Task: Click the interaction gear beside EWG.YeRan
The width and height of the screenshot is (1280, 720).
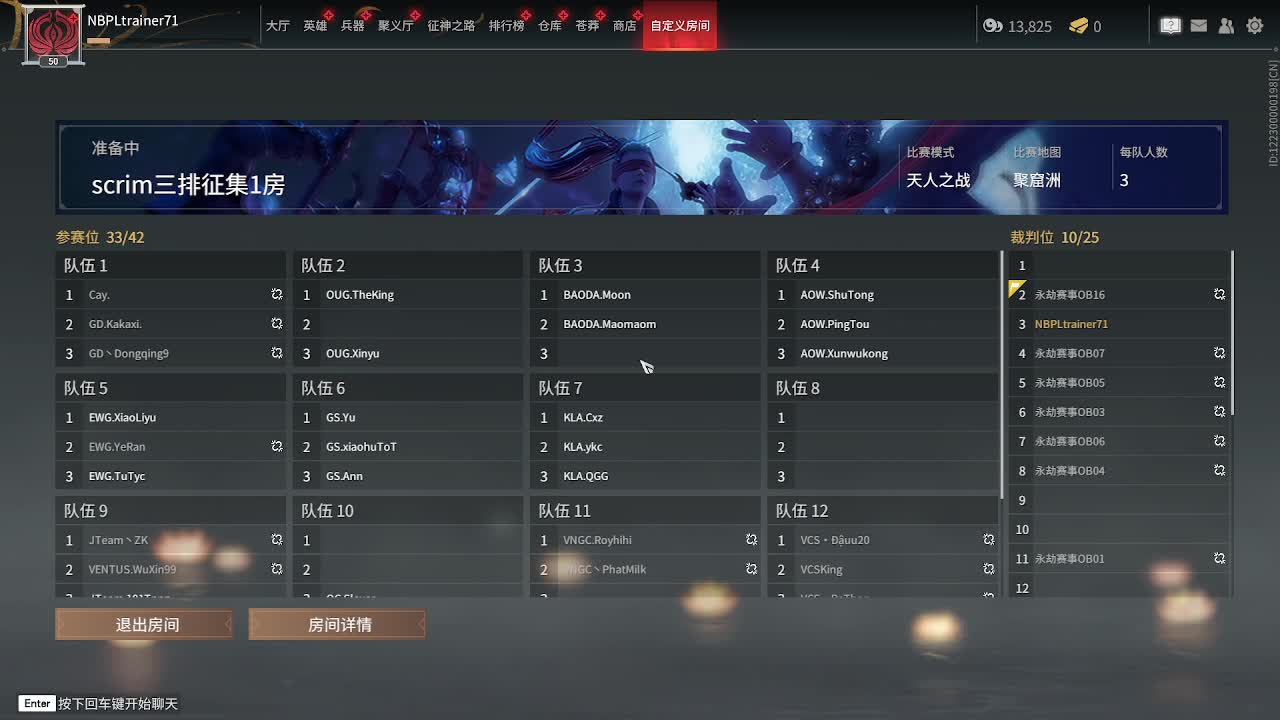Action: pos(276,447)
